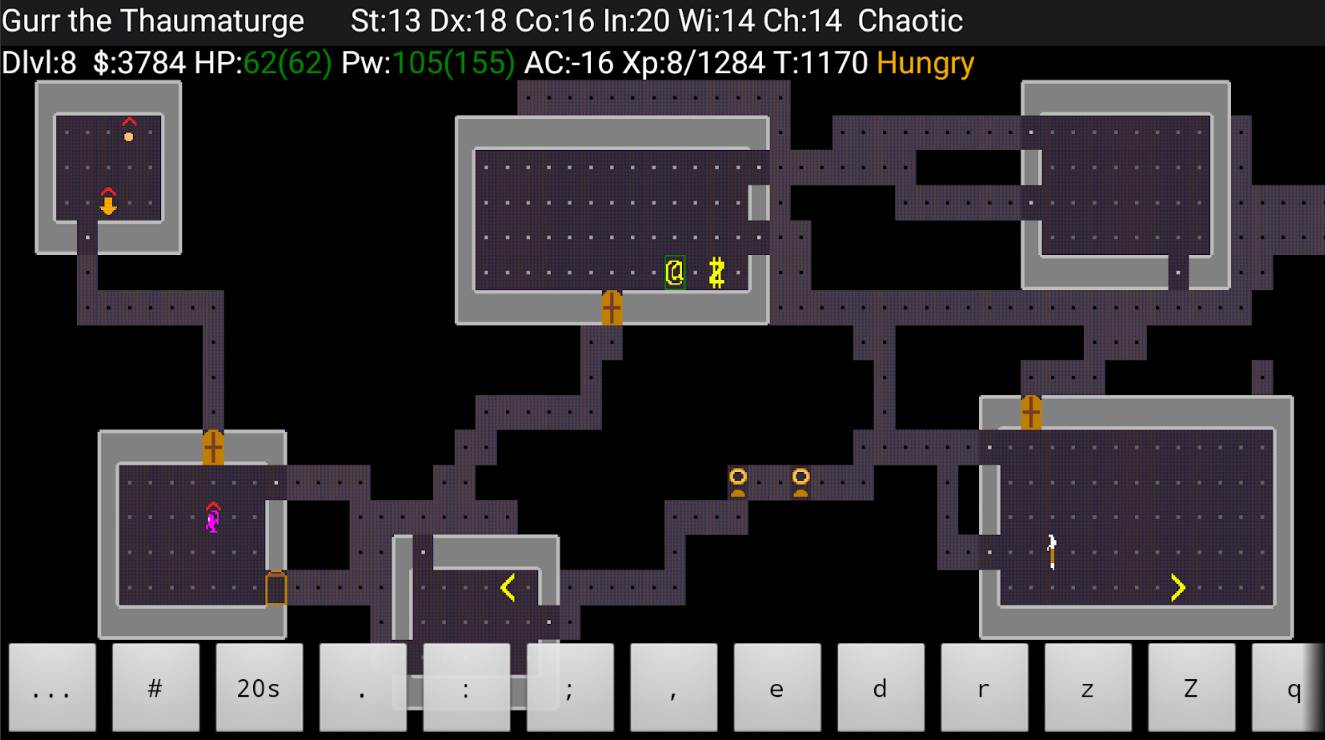
Task: Tap the highlighted player character @
Action: tap(673, 271)
